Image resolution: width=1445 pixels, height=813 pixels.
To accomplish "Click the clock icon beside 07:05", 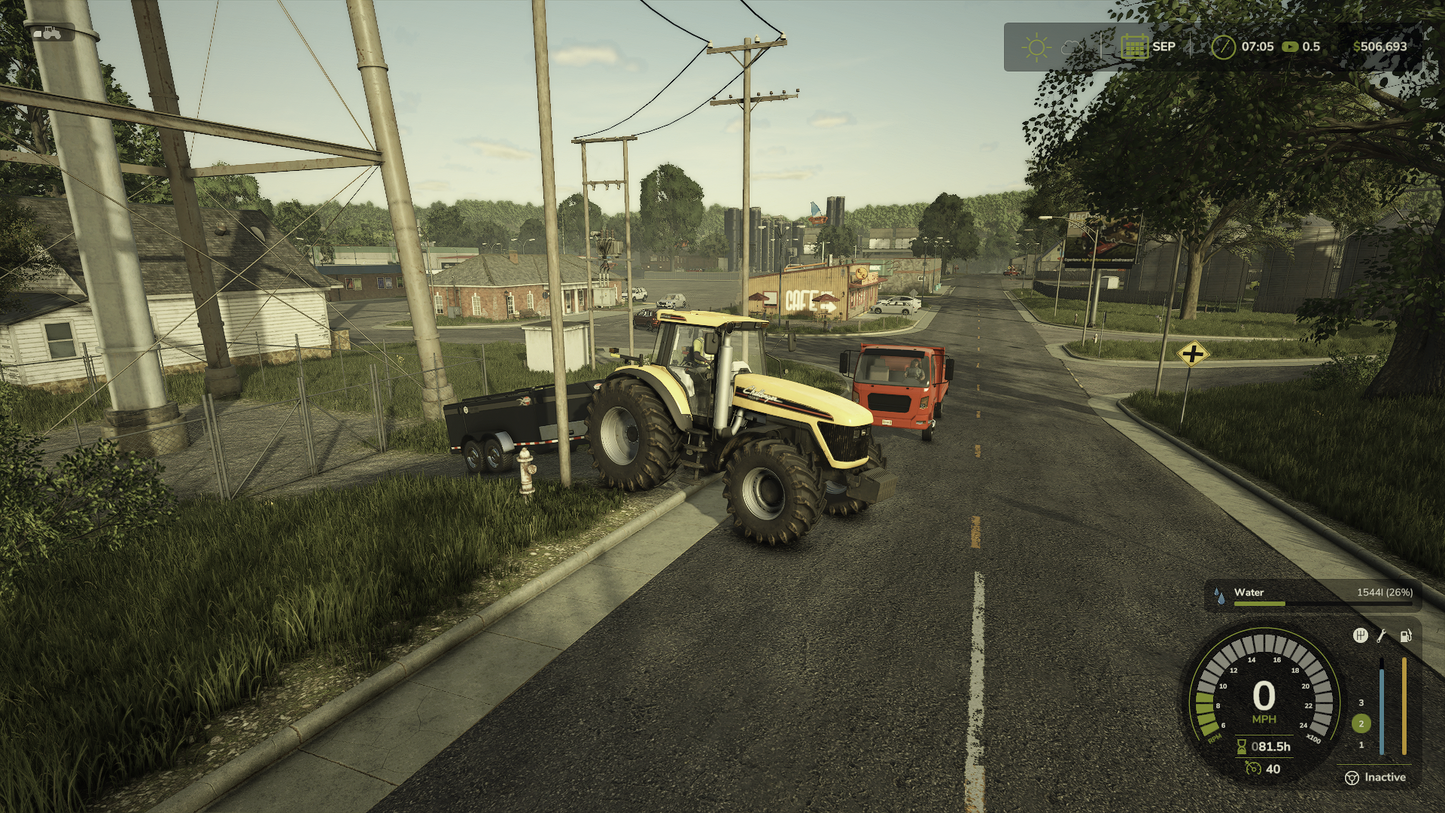I will point(1223,47).
